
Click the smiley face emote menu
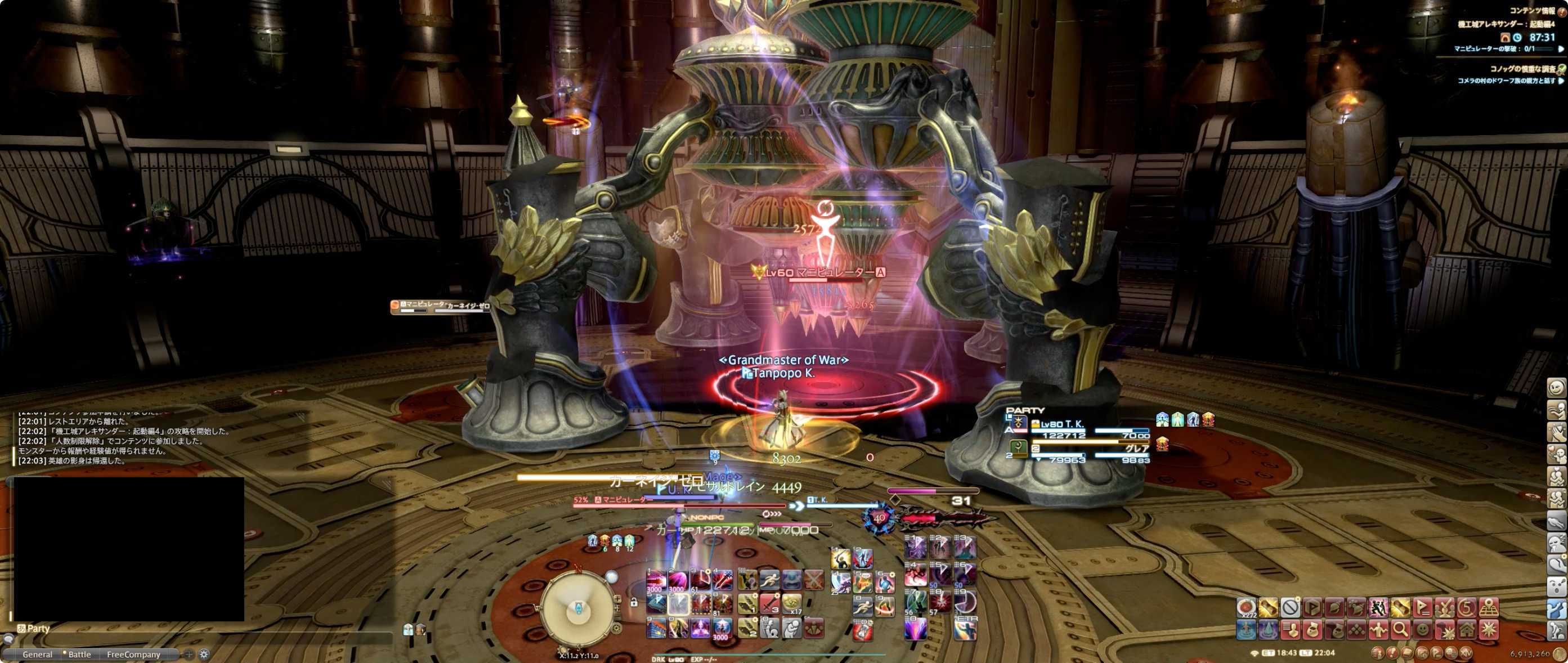[1422, 630]
